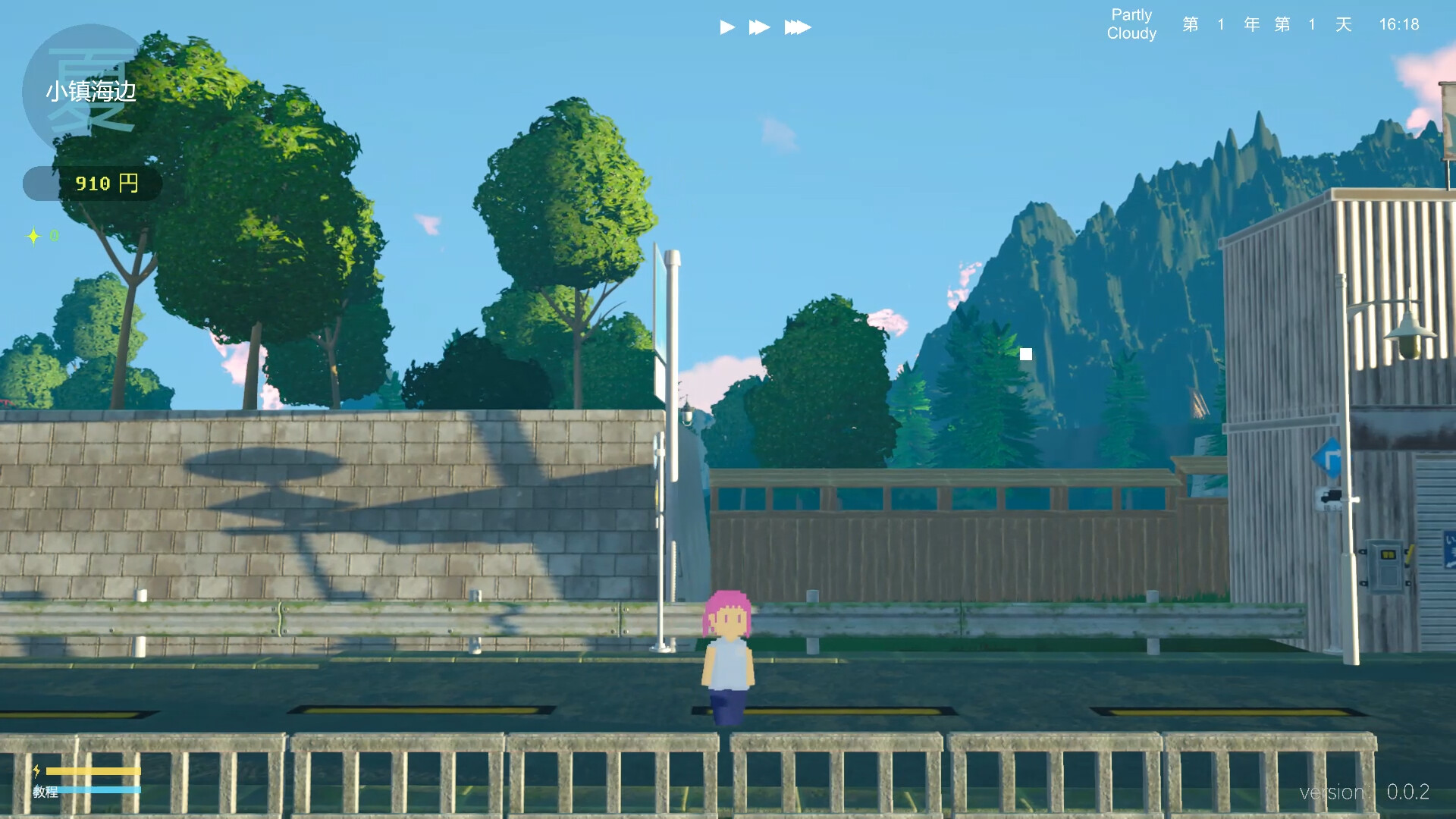
Task: Click the double-arrow fast forward icon
Action: click(x=761, y=27)
